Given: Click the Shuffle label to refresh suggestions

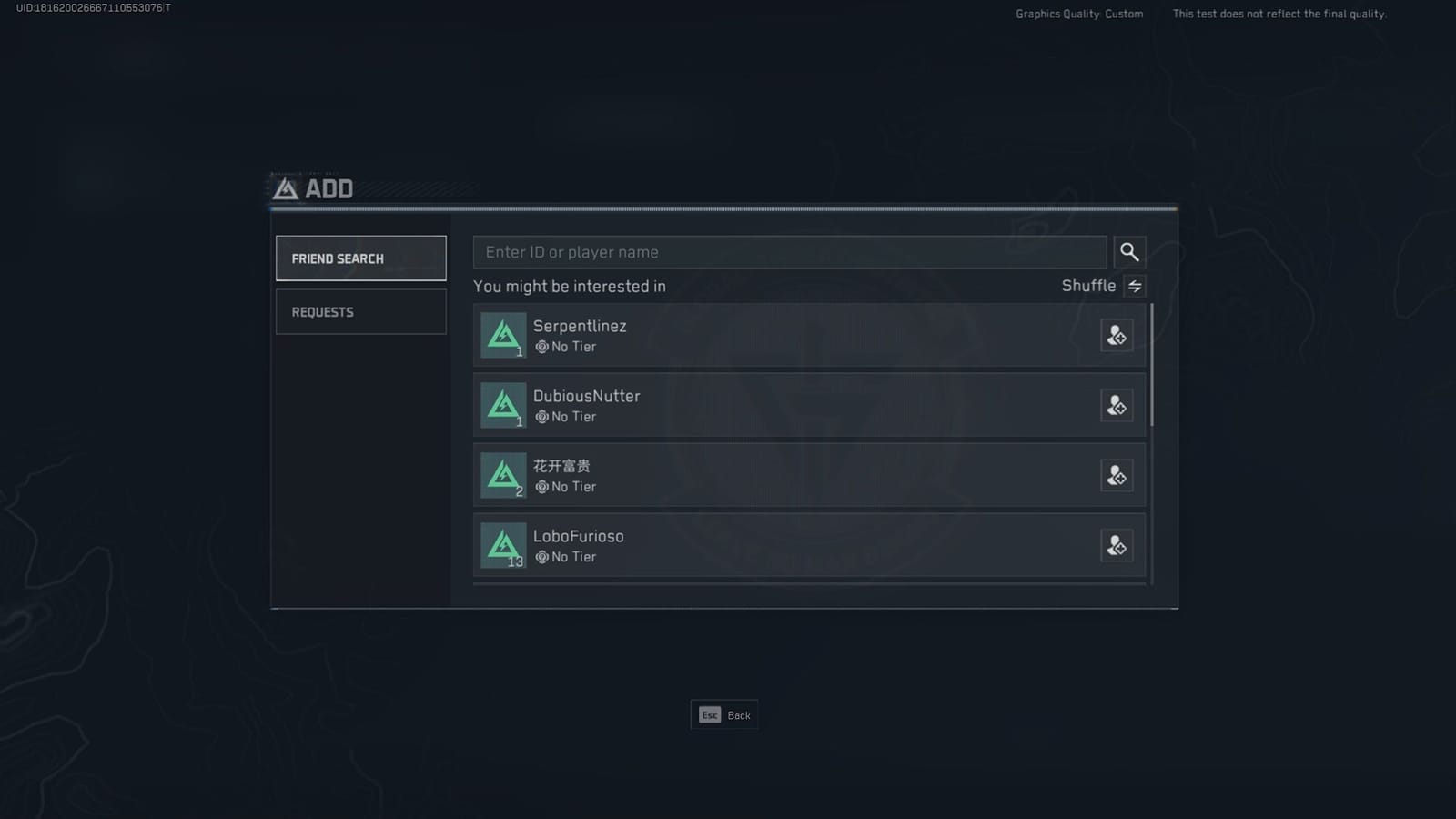Looking at the screenshot, I should 1088,286.
